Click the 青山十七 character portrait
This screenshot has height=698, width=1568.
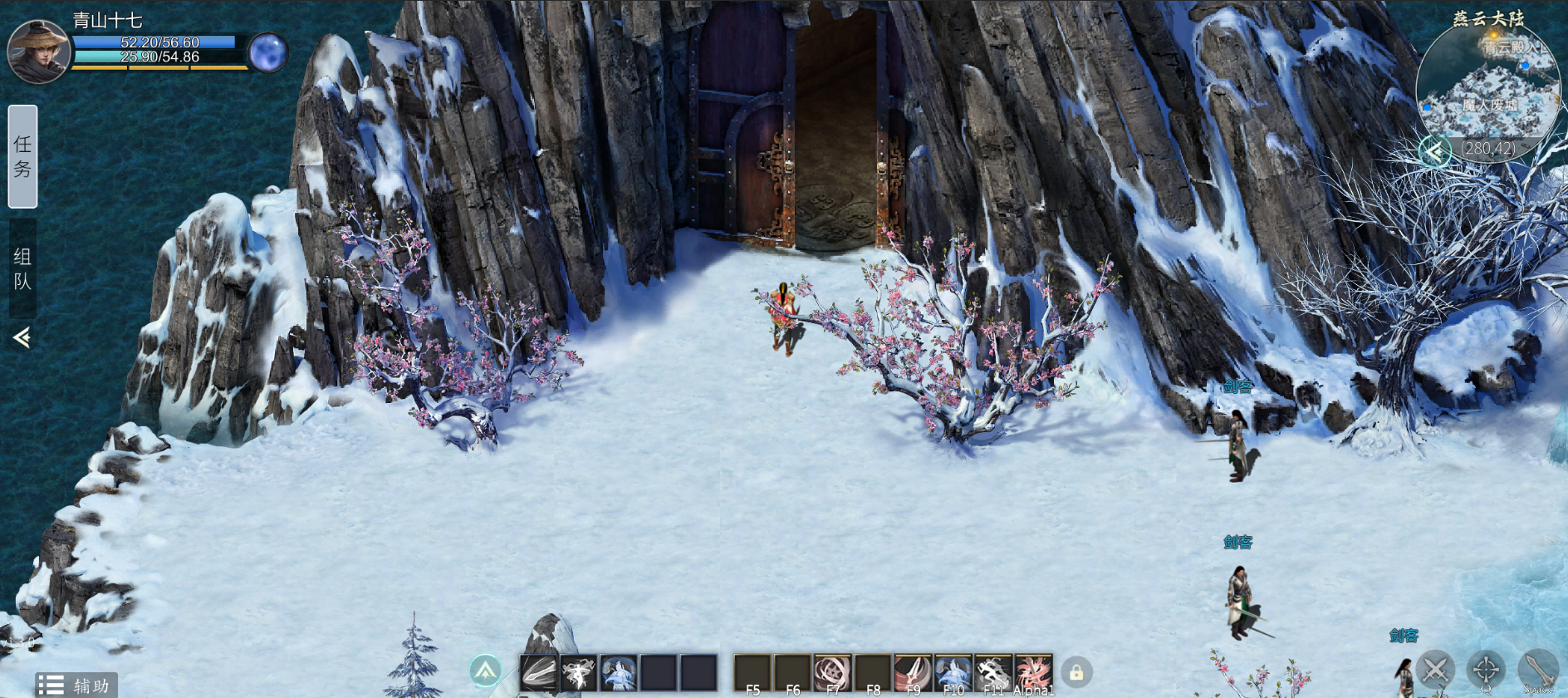coord(37,52)
